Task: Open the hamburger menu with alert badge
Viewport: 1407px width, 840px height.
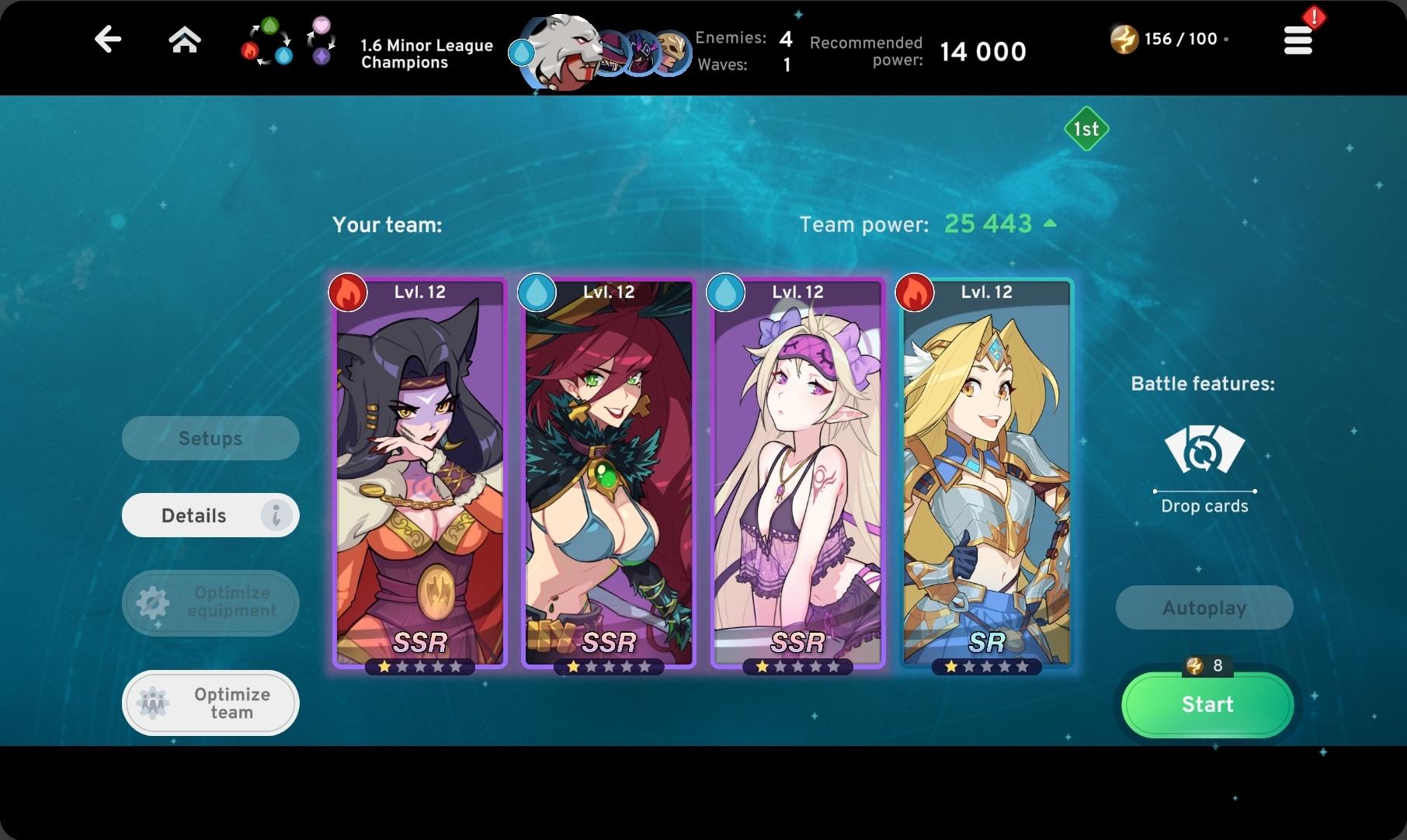Action: (x=1298, y=40)
